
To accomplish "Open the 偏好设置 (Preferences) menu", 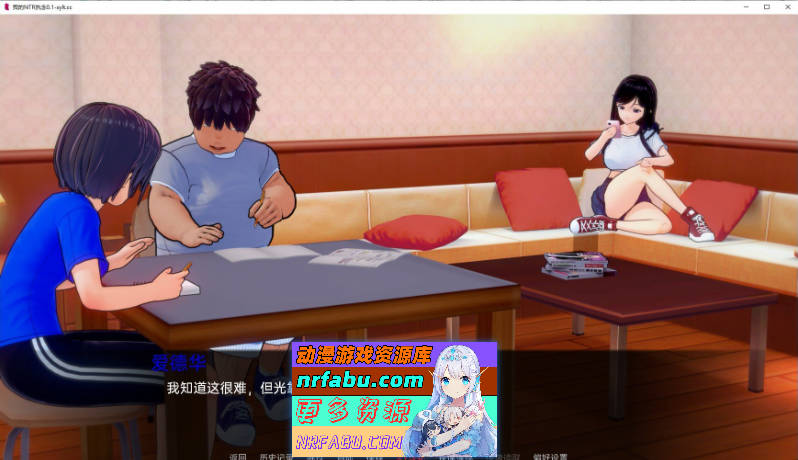I will 549,456.
